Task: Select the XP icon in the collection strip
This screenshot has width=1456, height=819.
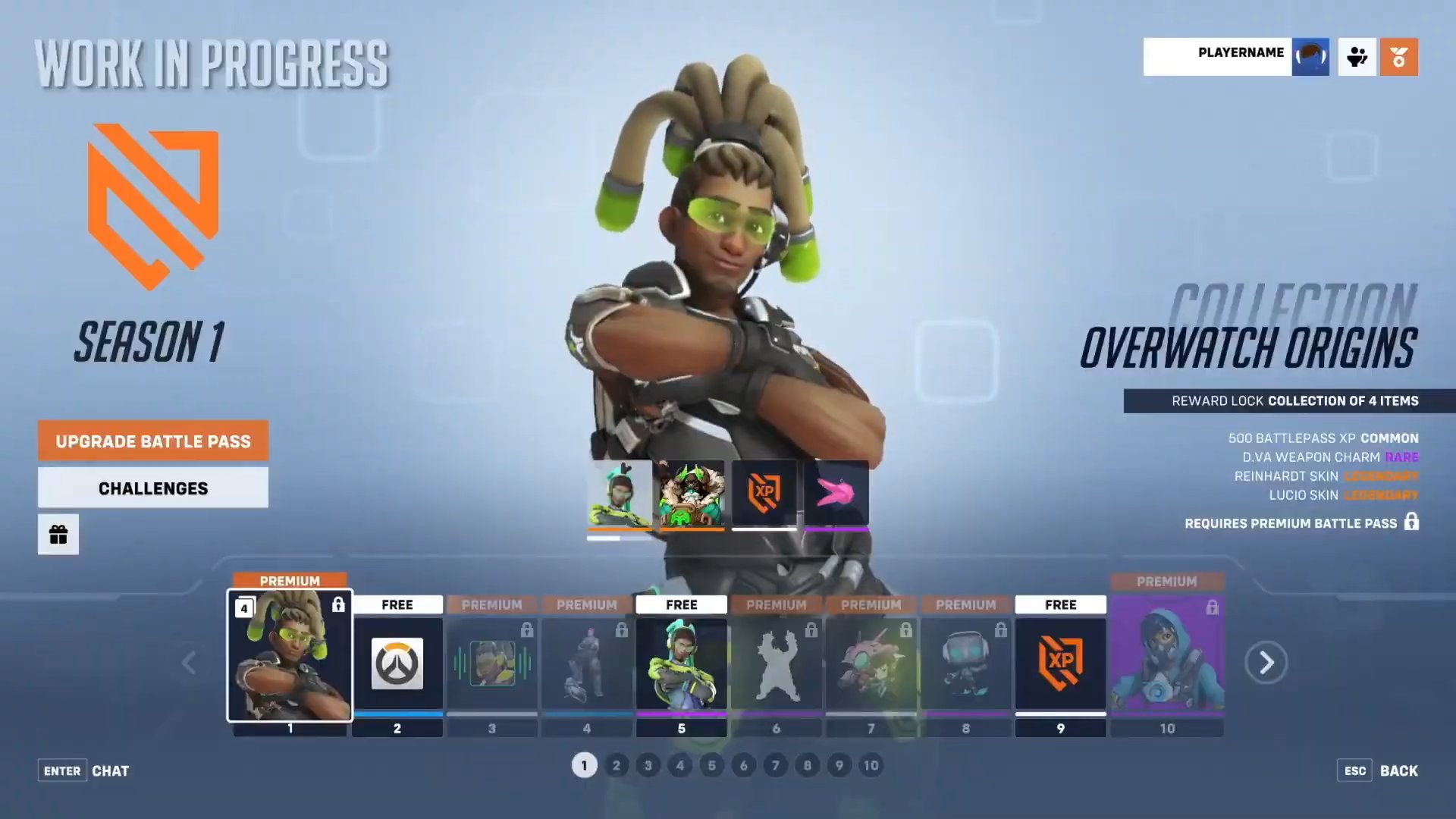Action: [x=764, y=494]
